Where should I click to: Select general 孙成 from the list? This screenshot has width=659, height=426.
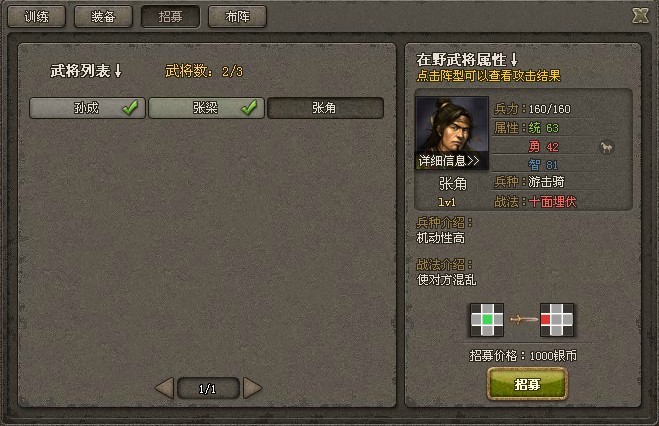(x=88, y=108)
